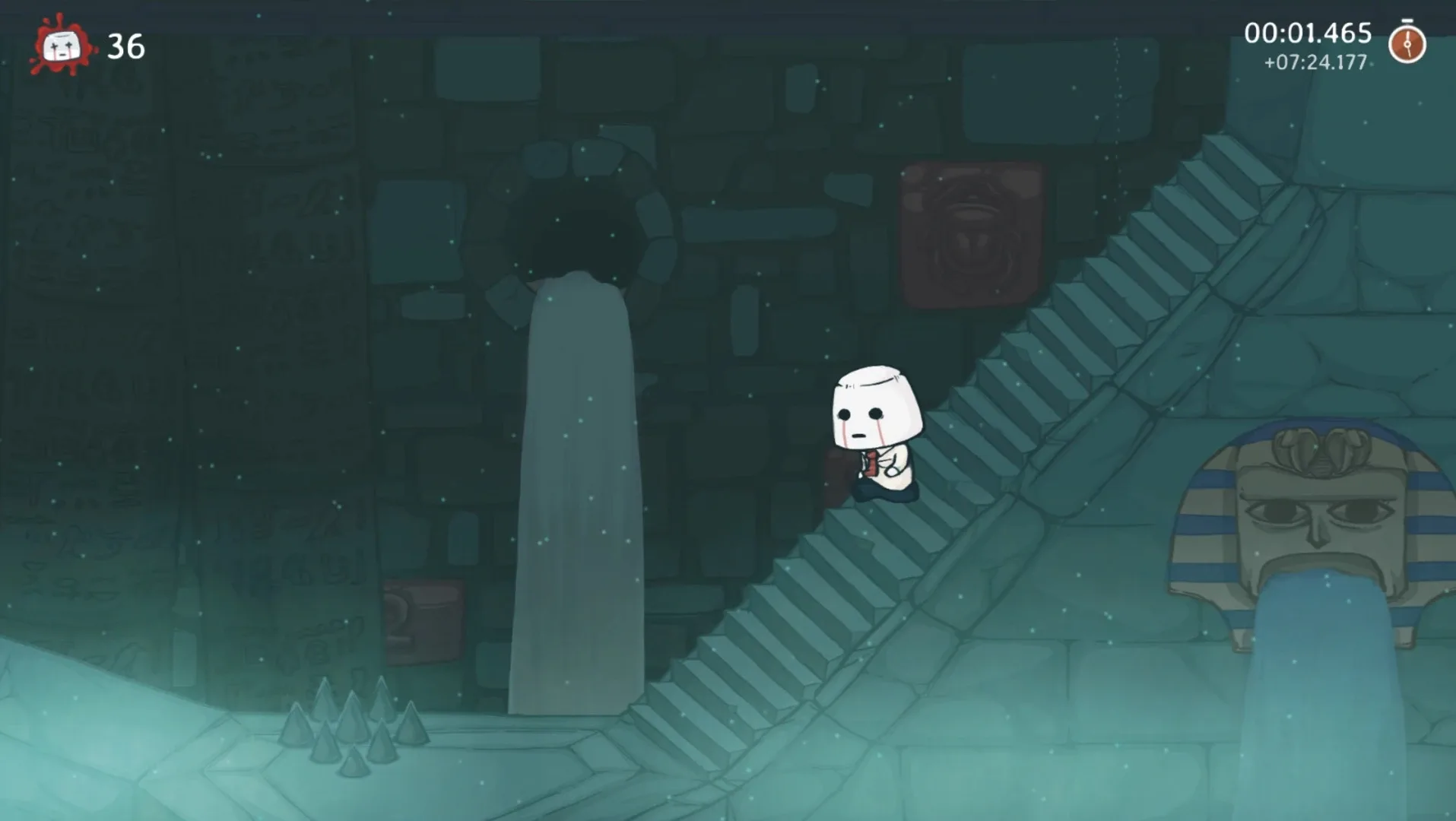Viewport: 1456px width, 821px height.
Task: Click the death count number 36
Action: (x=126, y=46)
